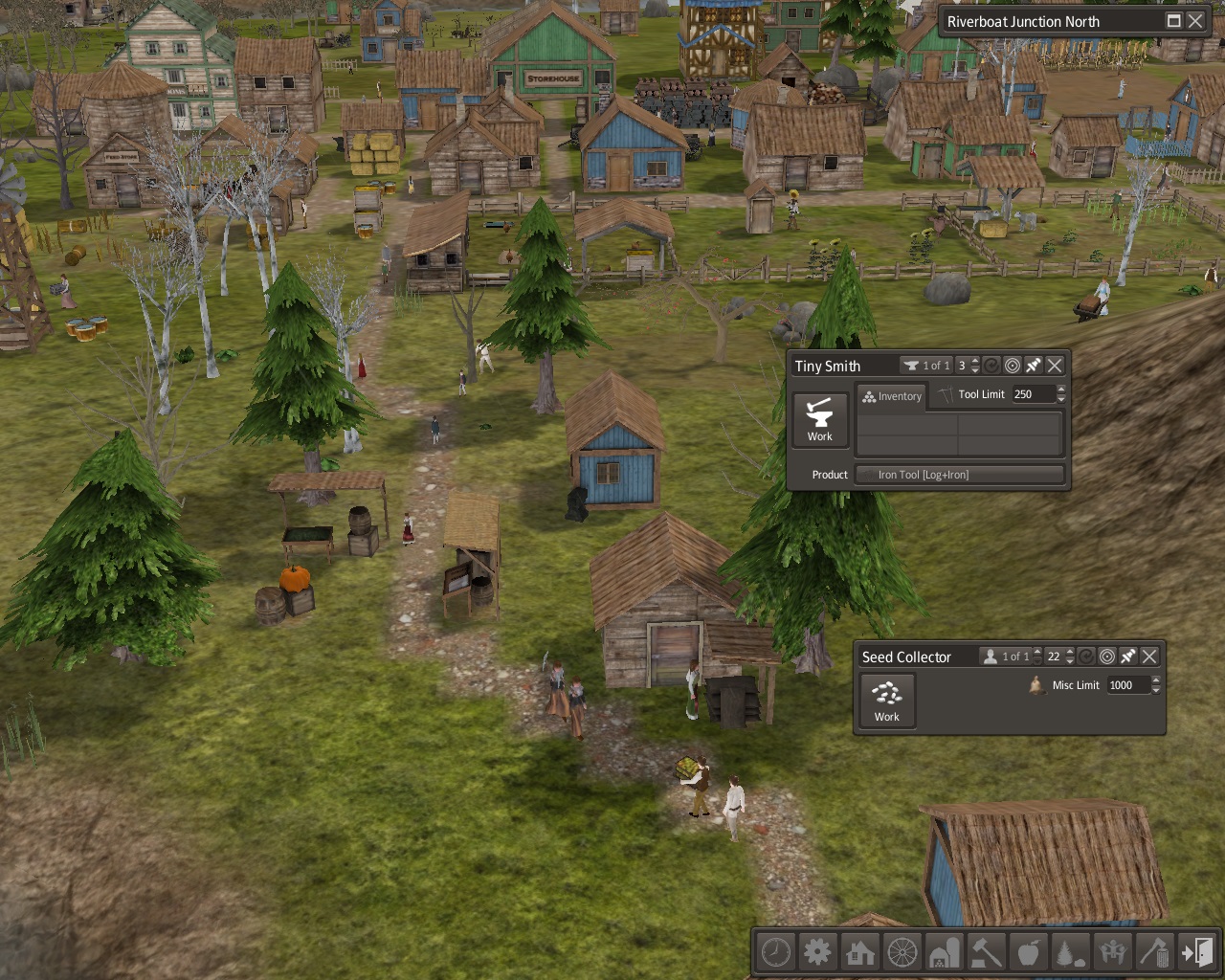Pin the Seed Collector panel
The height and width of the screenshot is (980, 1225).
coord(1128,657)
